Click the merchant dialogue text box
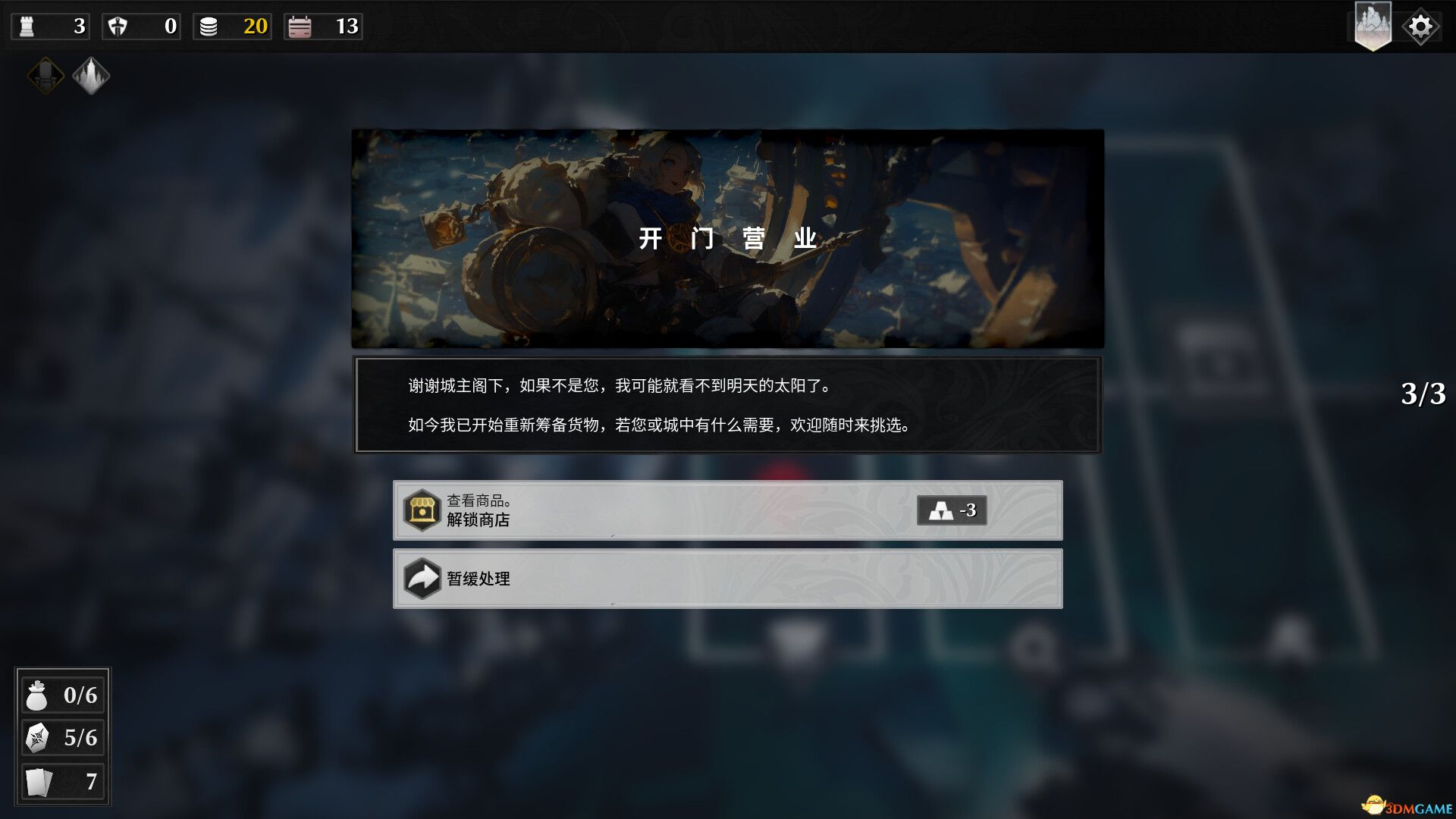Viewport: 1456px width, 819px height. (726, 404)
